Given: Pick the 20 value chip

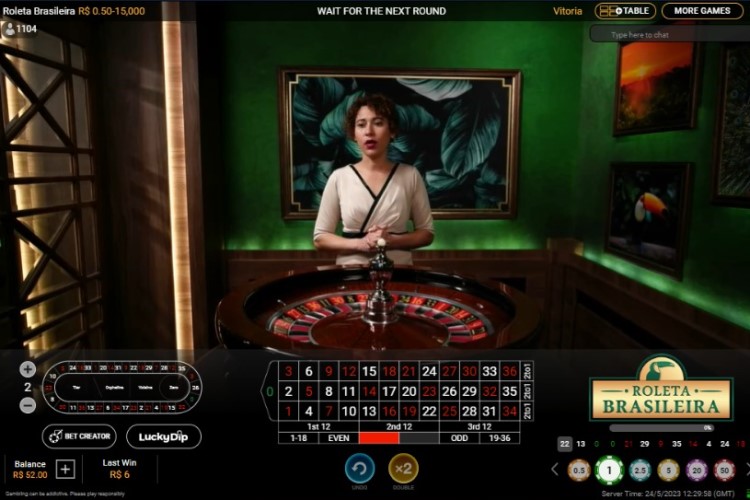Looking at the screenshot, I should [x=698, y=469].
